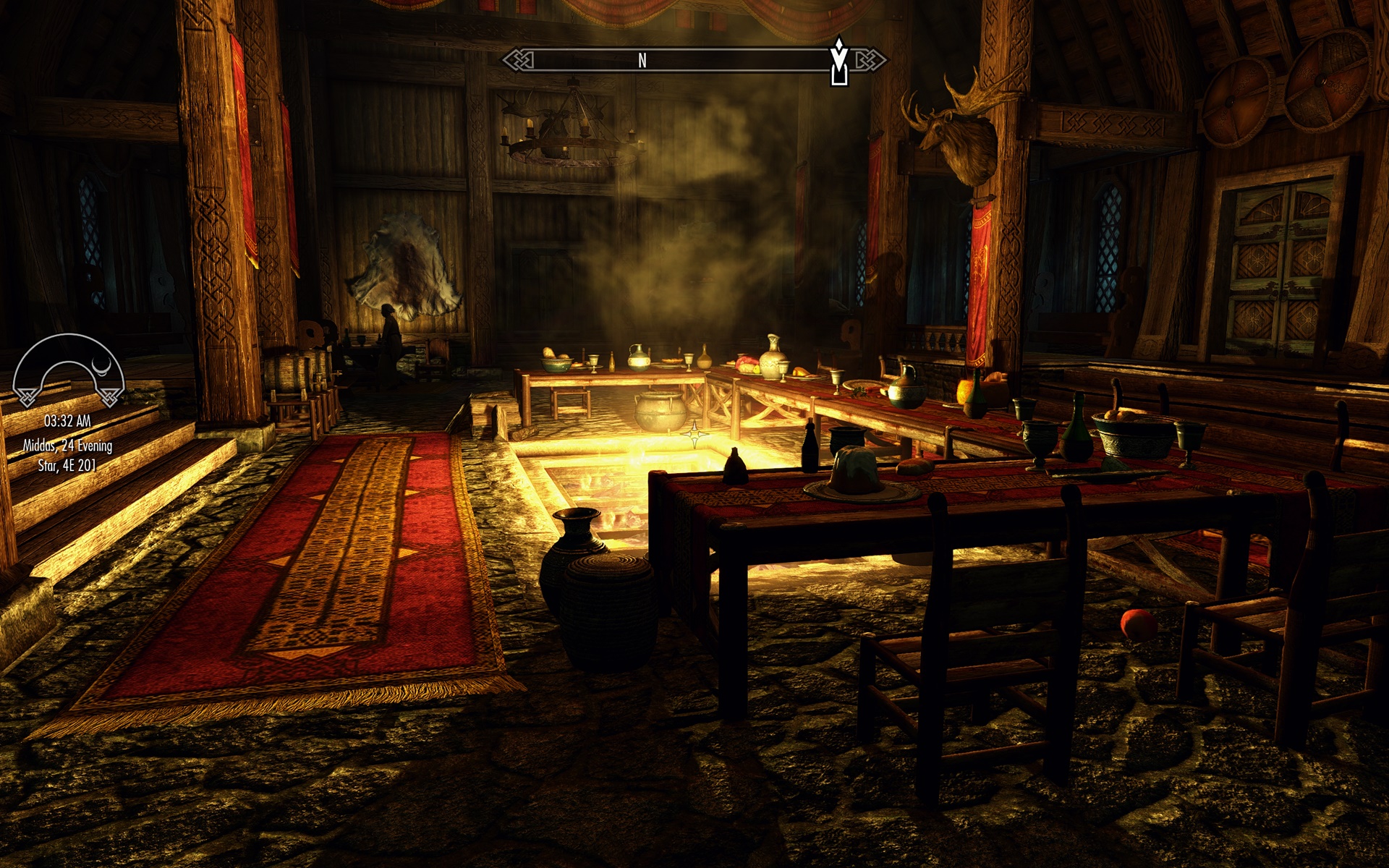Select the compass bar showing North
The image size is (1389, 868).
click(x=693, y=60)
